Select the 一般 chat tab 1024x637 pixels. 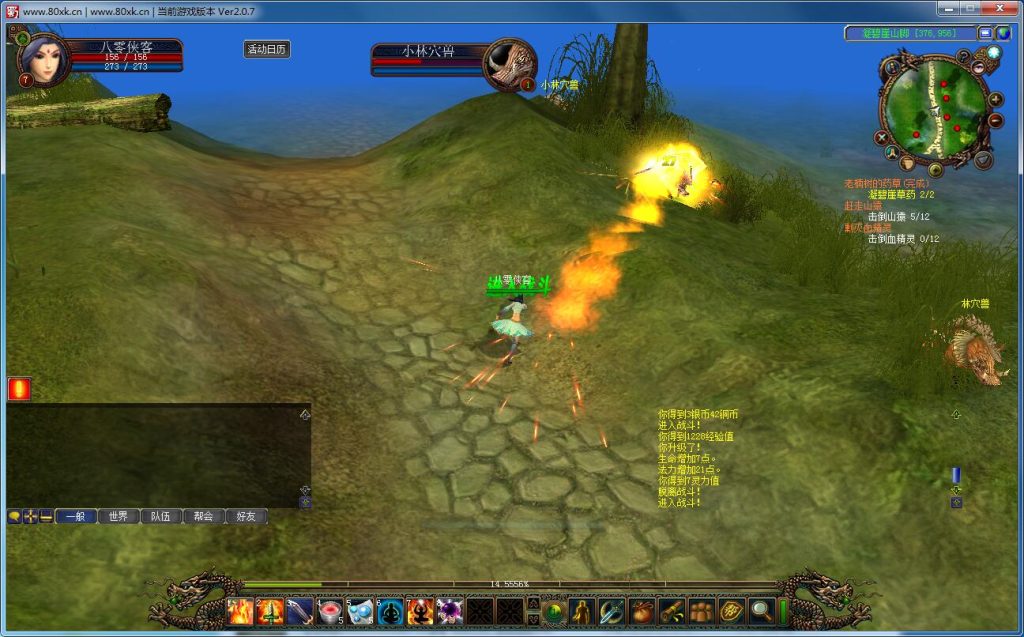click(x=75, y=516)
